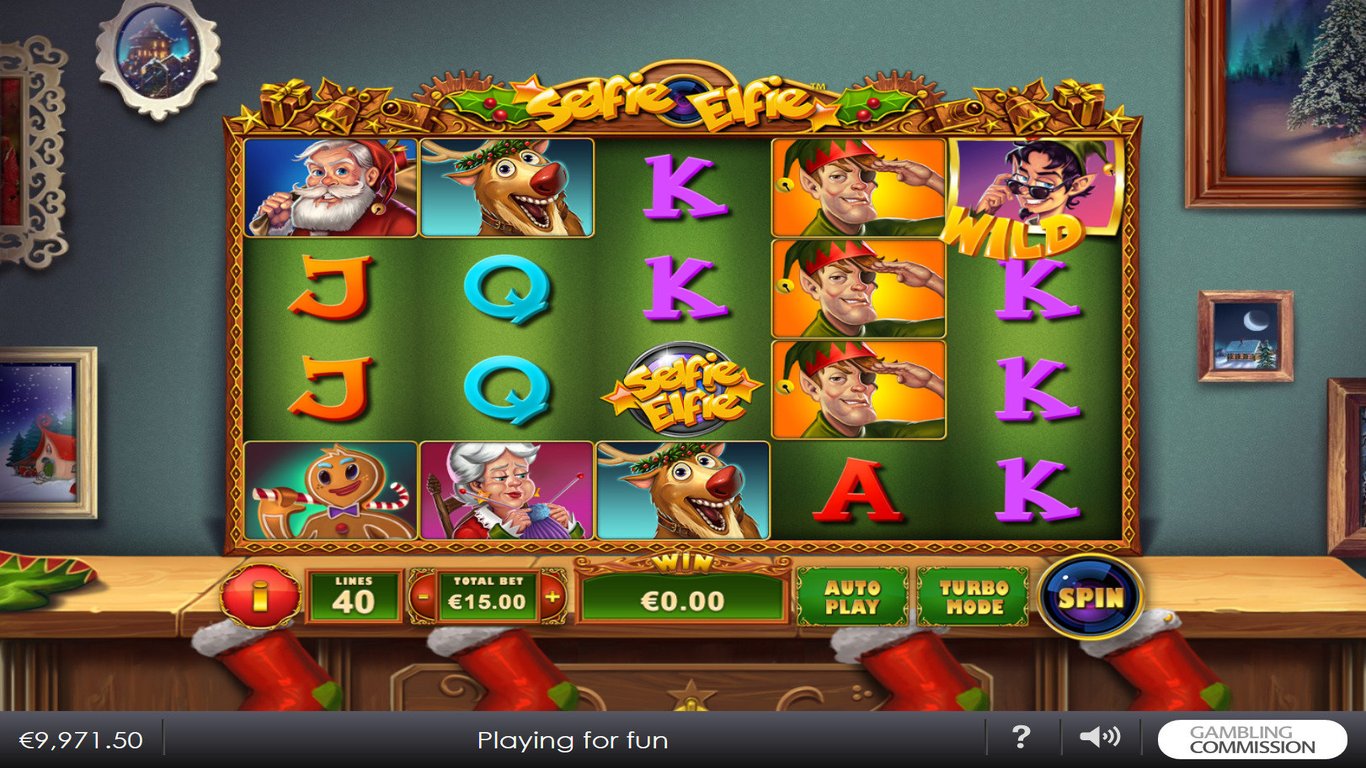Increase total bet with the plus button
This screenshot has height=768, width=1366.
click(552, 598)
